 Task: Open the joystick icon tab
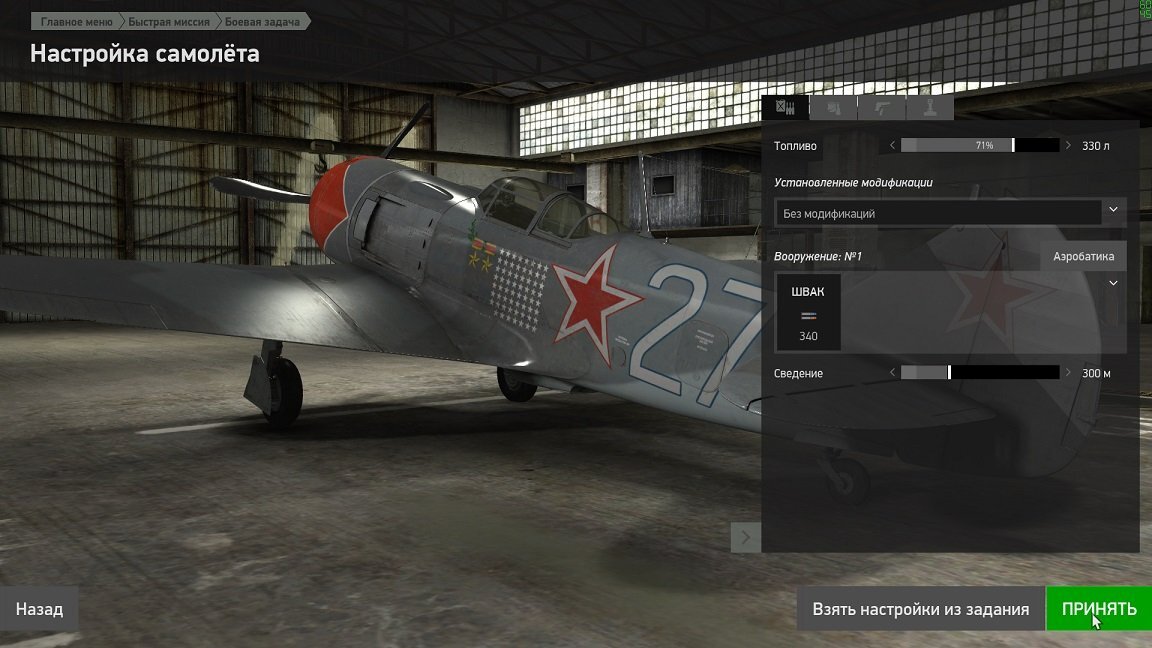[x=929, y=107]
